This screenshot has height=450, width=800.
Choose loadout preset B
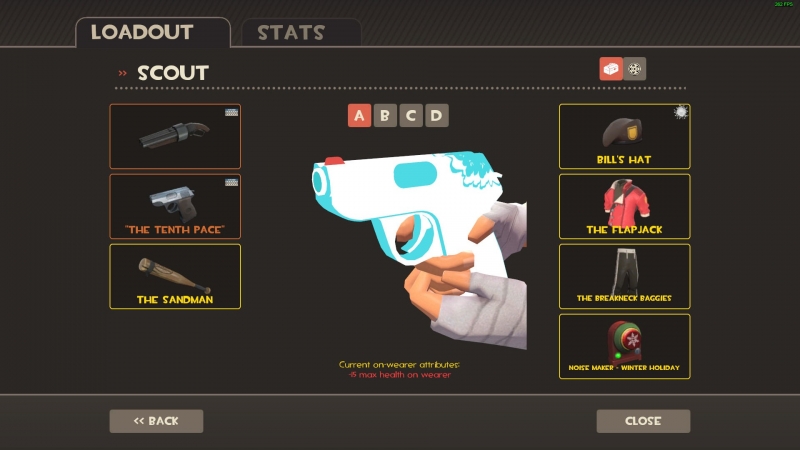(x=385, y=116)
